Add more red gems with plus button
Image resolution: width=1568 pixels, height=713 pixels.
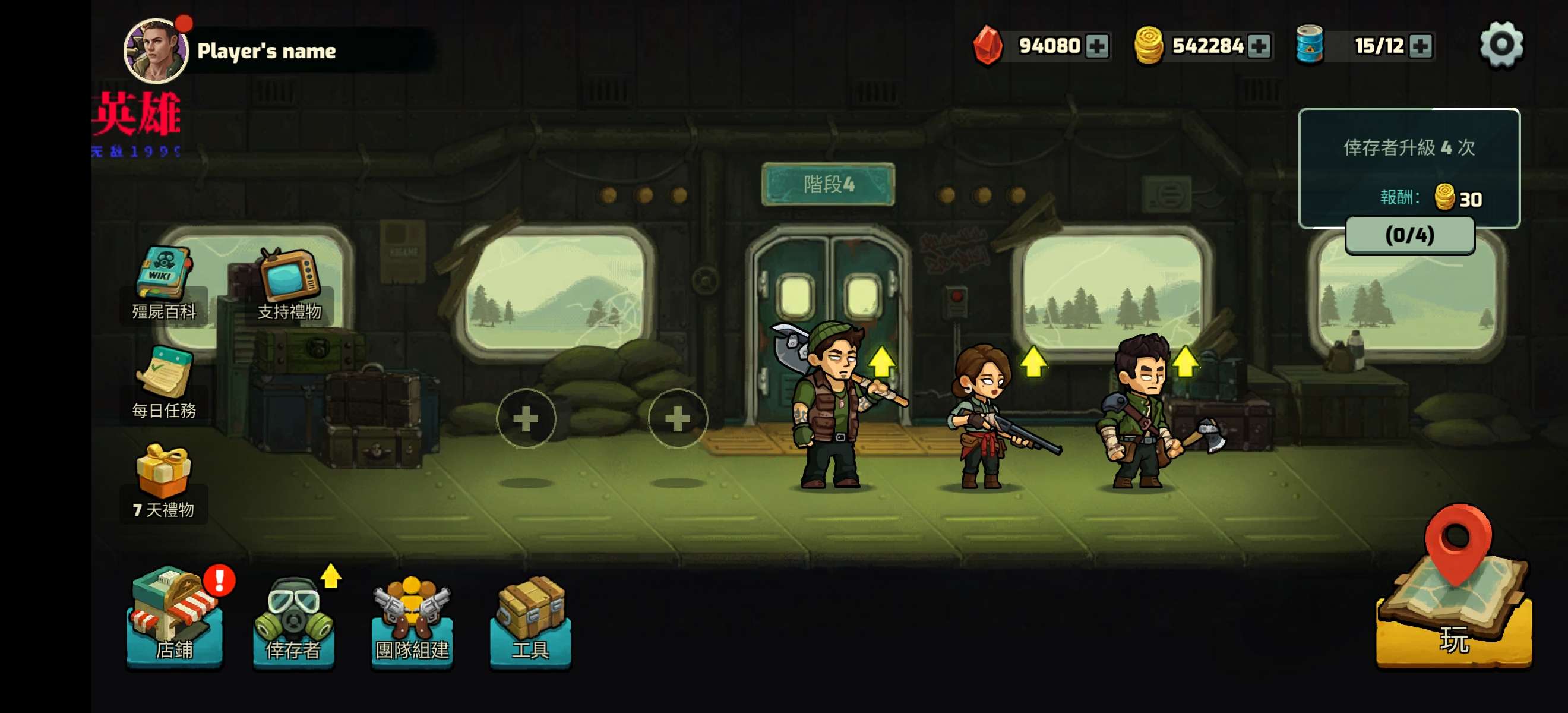[1097, 46]
